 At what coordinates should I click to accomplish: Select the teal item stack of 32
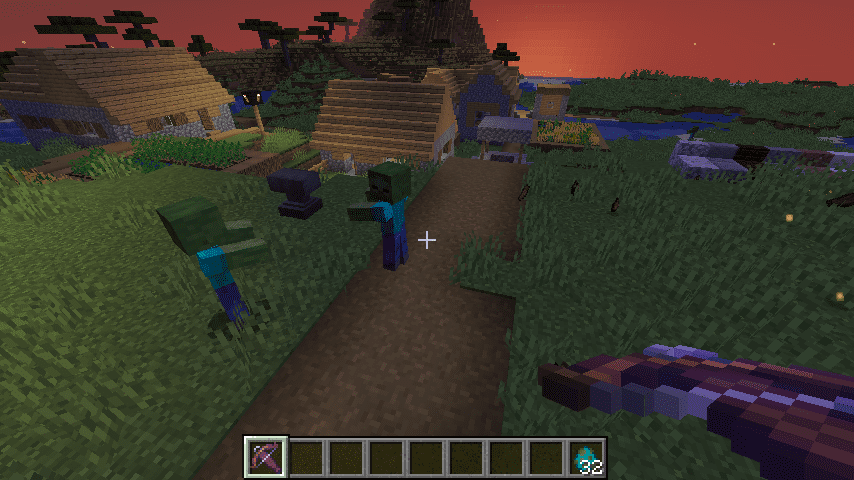(x=587, y=457)
